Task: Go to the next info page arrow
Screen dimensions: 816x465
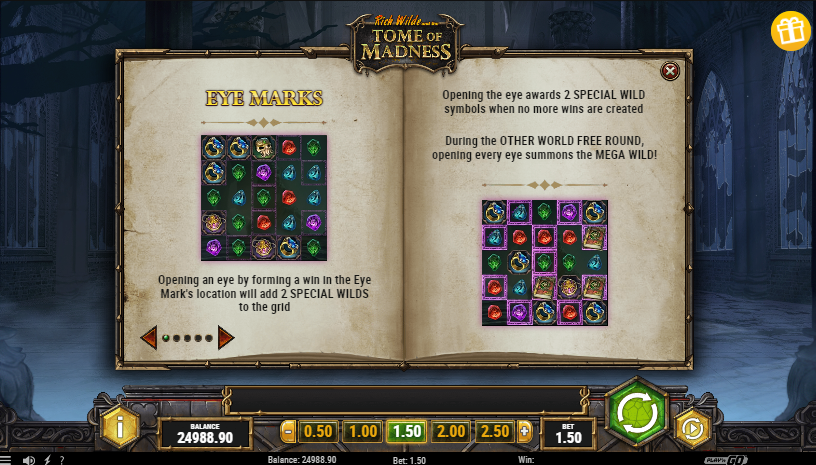Action: pyautogui.click(x=226, y=338)
